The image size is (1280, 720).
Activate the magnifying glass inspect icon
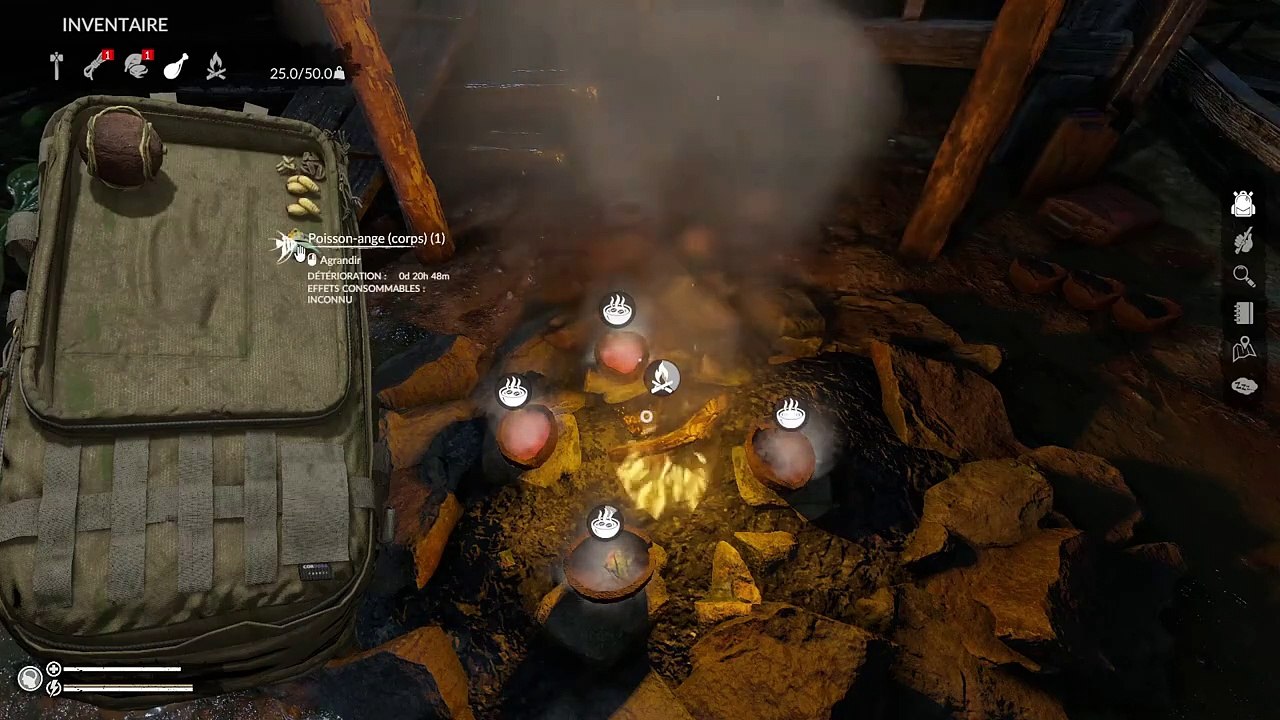pos(1243,277)
